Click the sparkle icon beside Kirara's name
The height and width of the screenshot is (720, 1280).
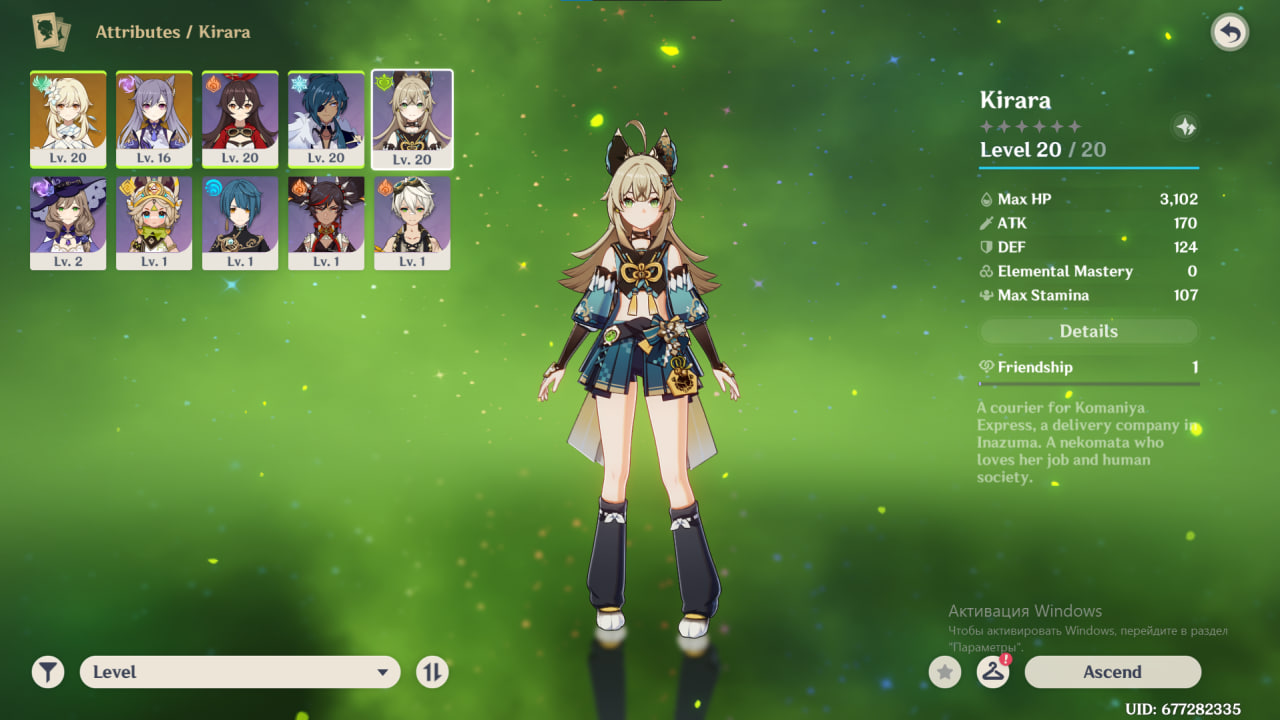(1185, 127)
